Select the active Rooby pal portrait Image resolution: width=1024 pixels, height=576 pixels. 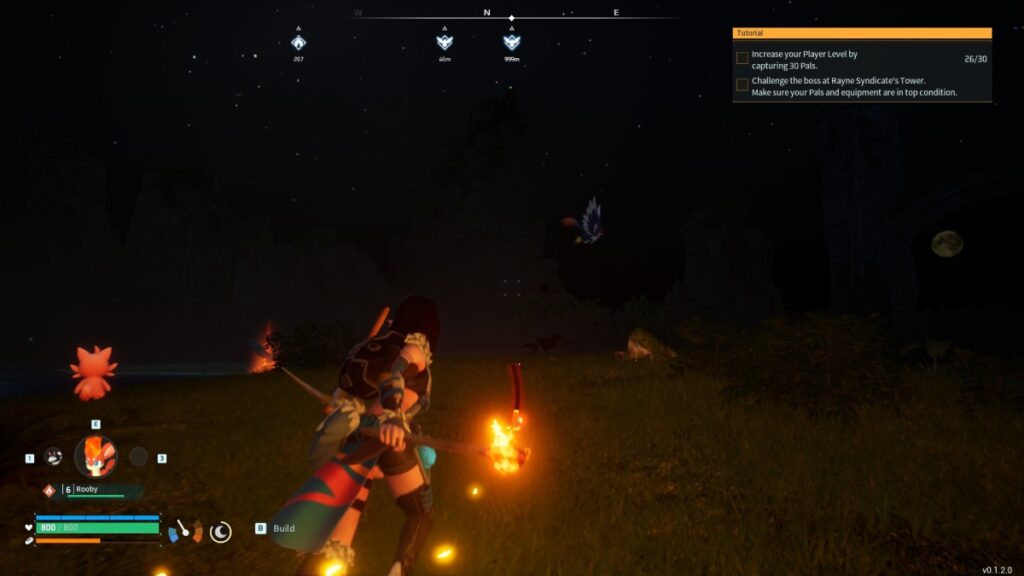pyautogui.click(x=95, y=456)
